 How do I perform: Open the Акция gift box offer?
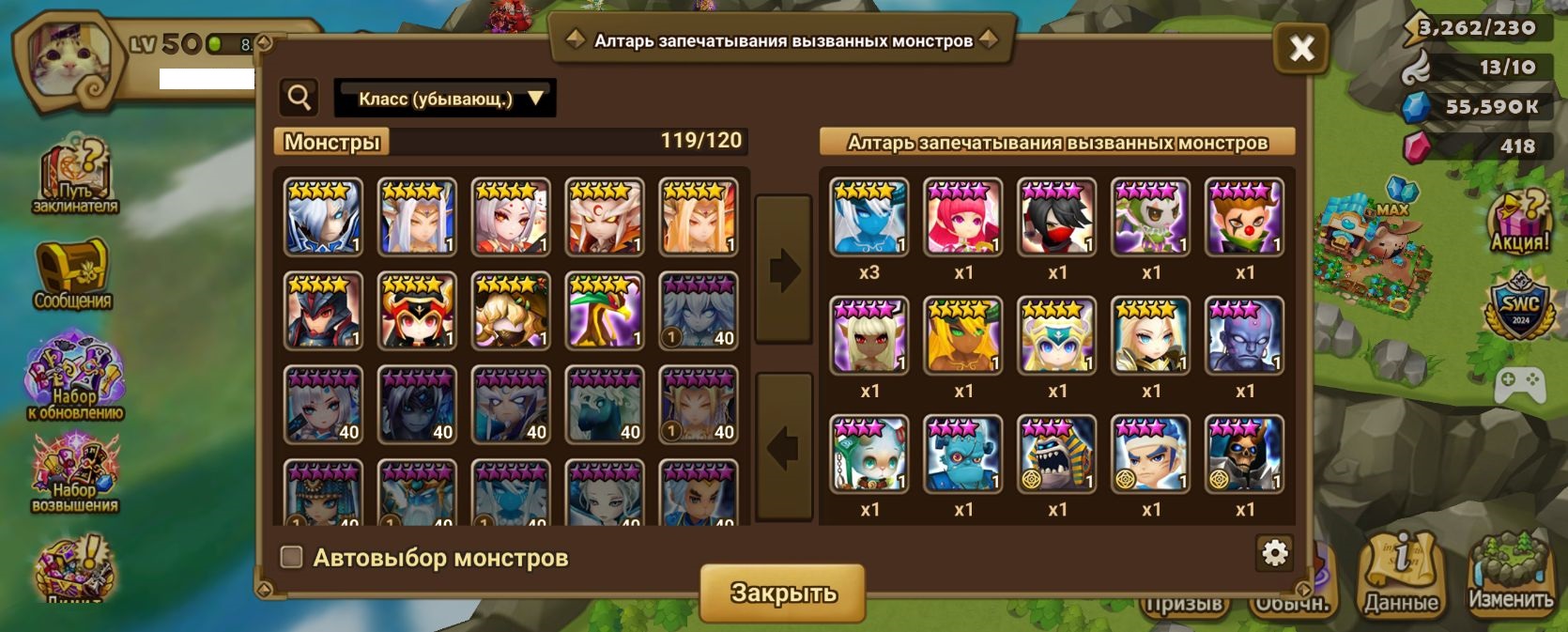tap(1518, 222)
